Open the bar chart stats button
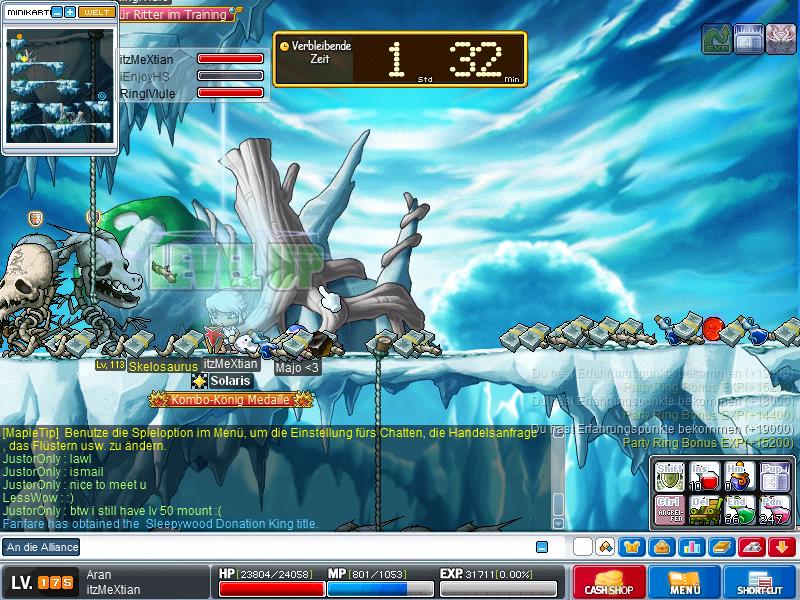This screenshot has height=600, width=800. coord(691,547)
